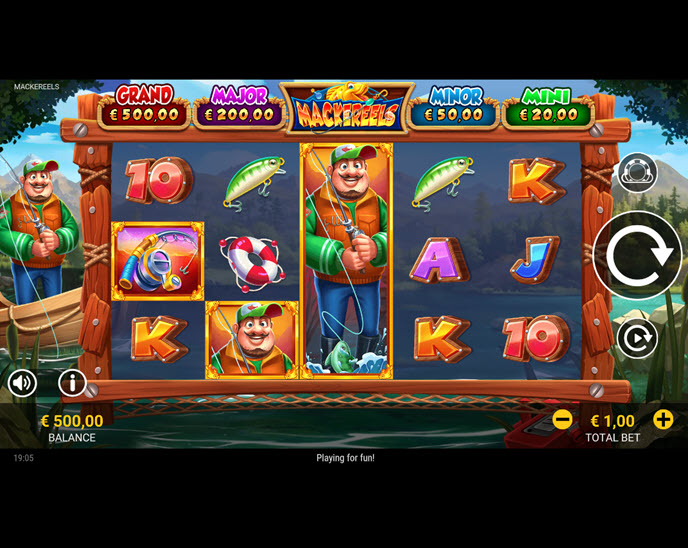This screenshot has width=688, height=548.
Task: Open the poker chip bet menu
Action: 637,173
